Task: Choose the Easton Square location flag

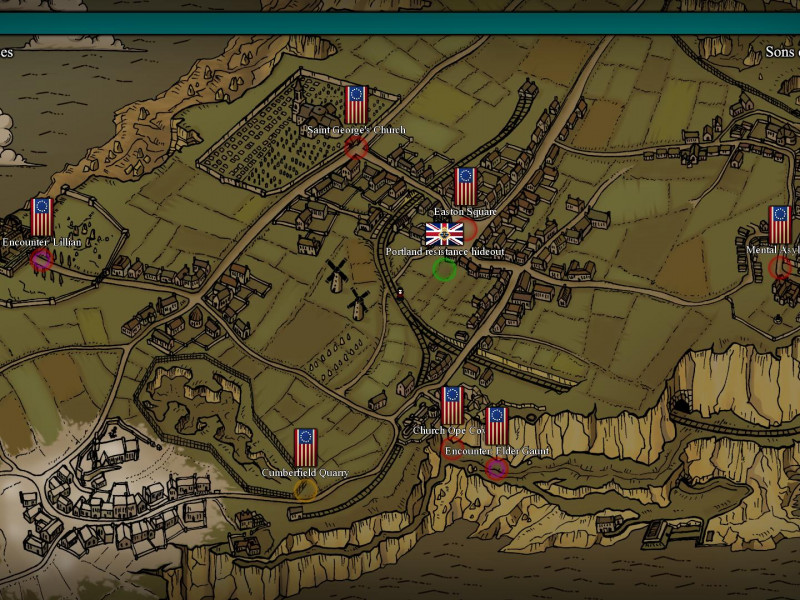Action: click(x=465, y=187)
